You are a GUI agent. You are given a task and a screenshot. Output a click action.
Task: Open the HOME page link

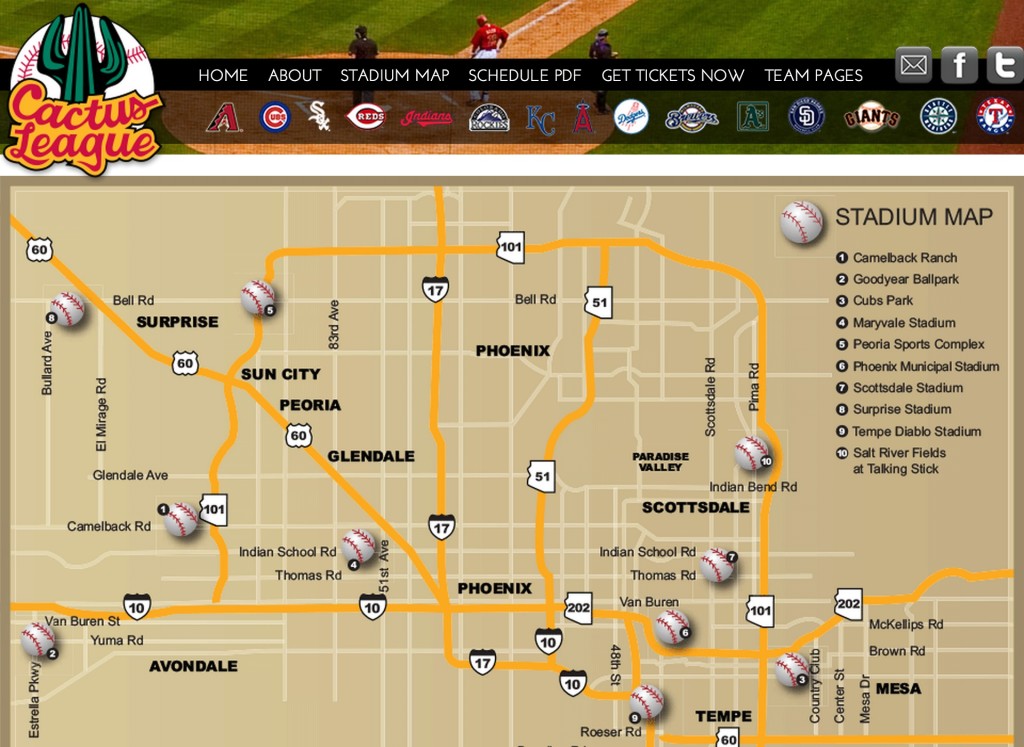point(223,75)
